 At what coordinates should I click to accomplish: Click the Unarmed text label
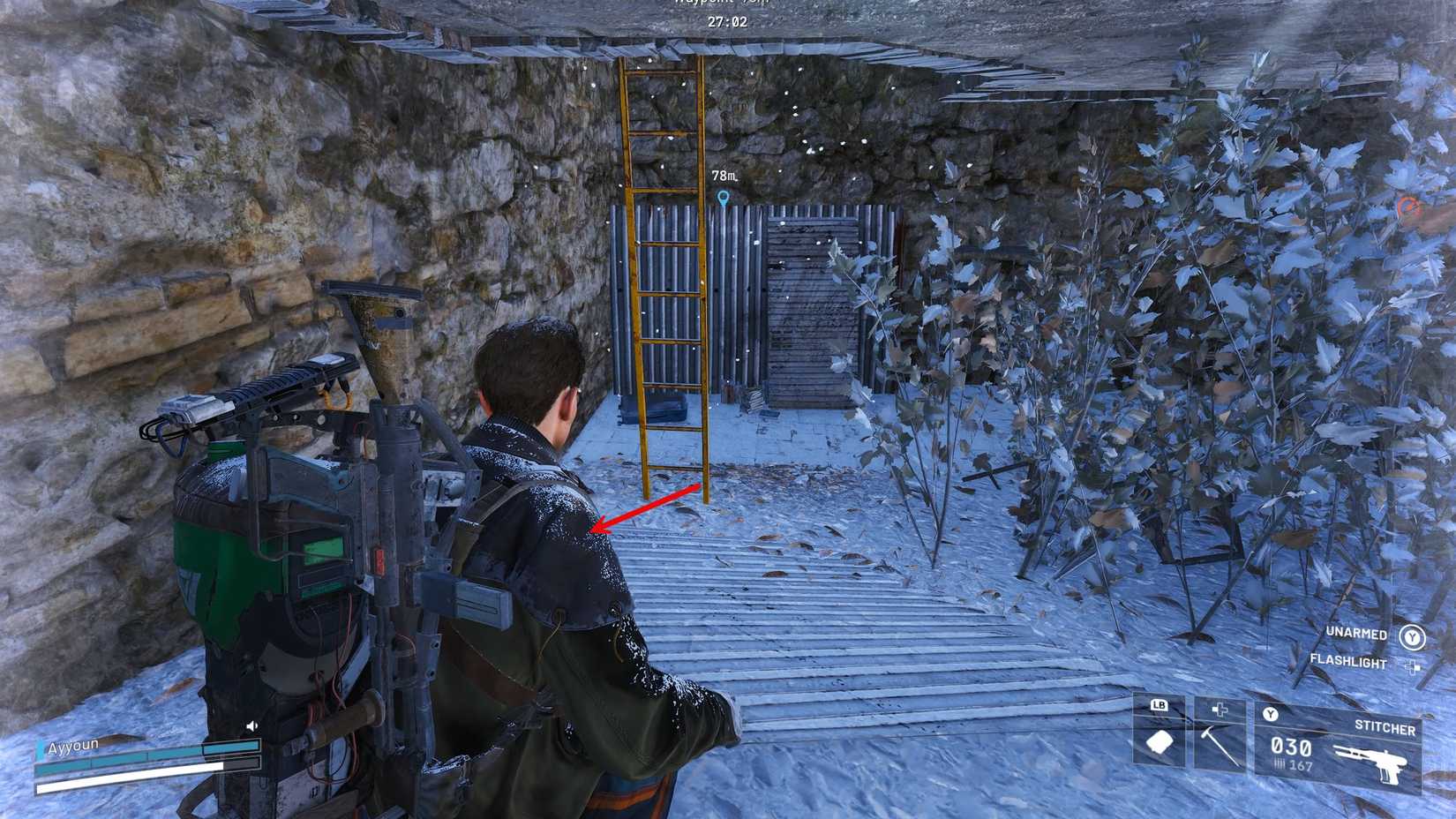click(1355, 633)
